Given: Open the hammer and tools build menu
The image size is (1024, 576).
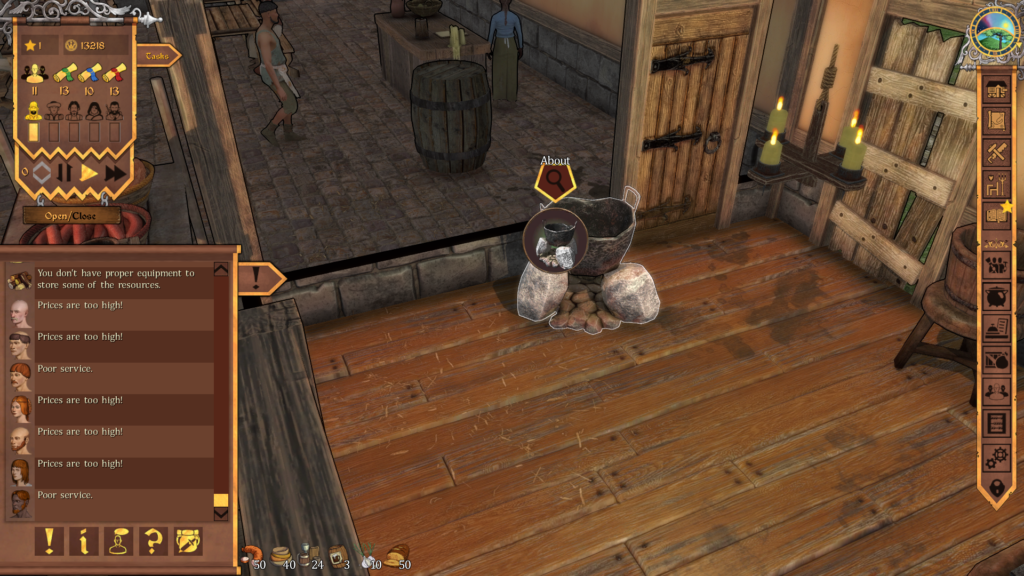Looking at the screenshot, I should point(997,152).
